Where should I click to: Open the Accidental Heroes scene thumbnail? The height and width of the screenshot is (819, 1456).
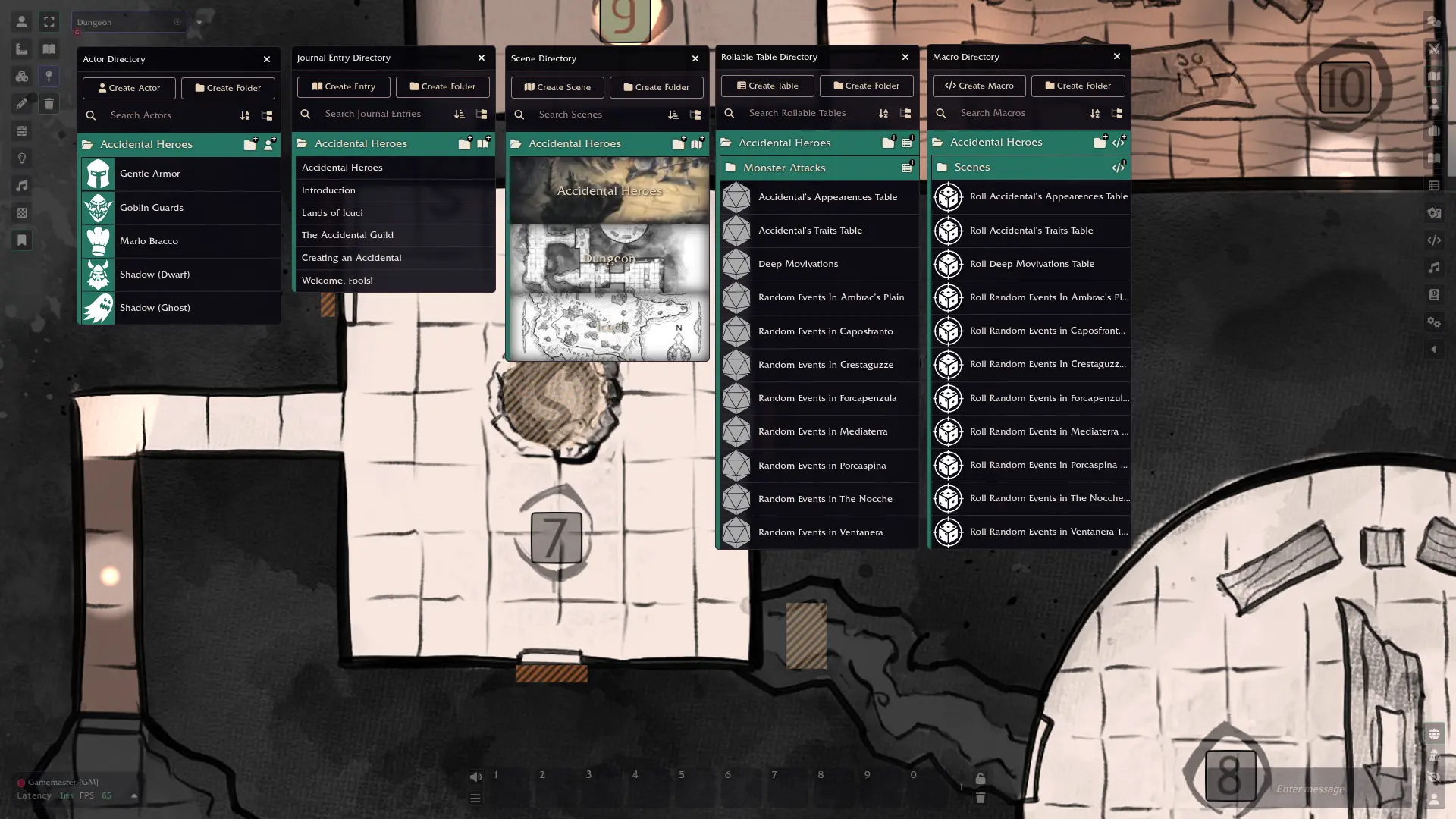tap(609, 191)
